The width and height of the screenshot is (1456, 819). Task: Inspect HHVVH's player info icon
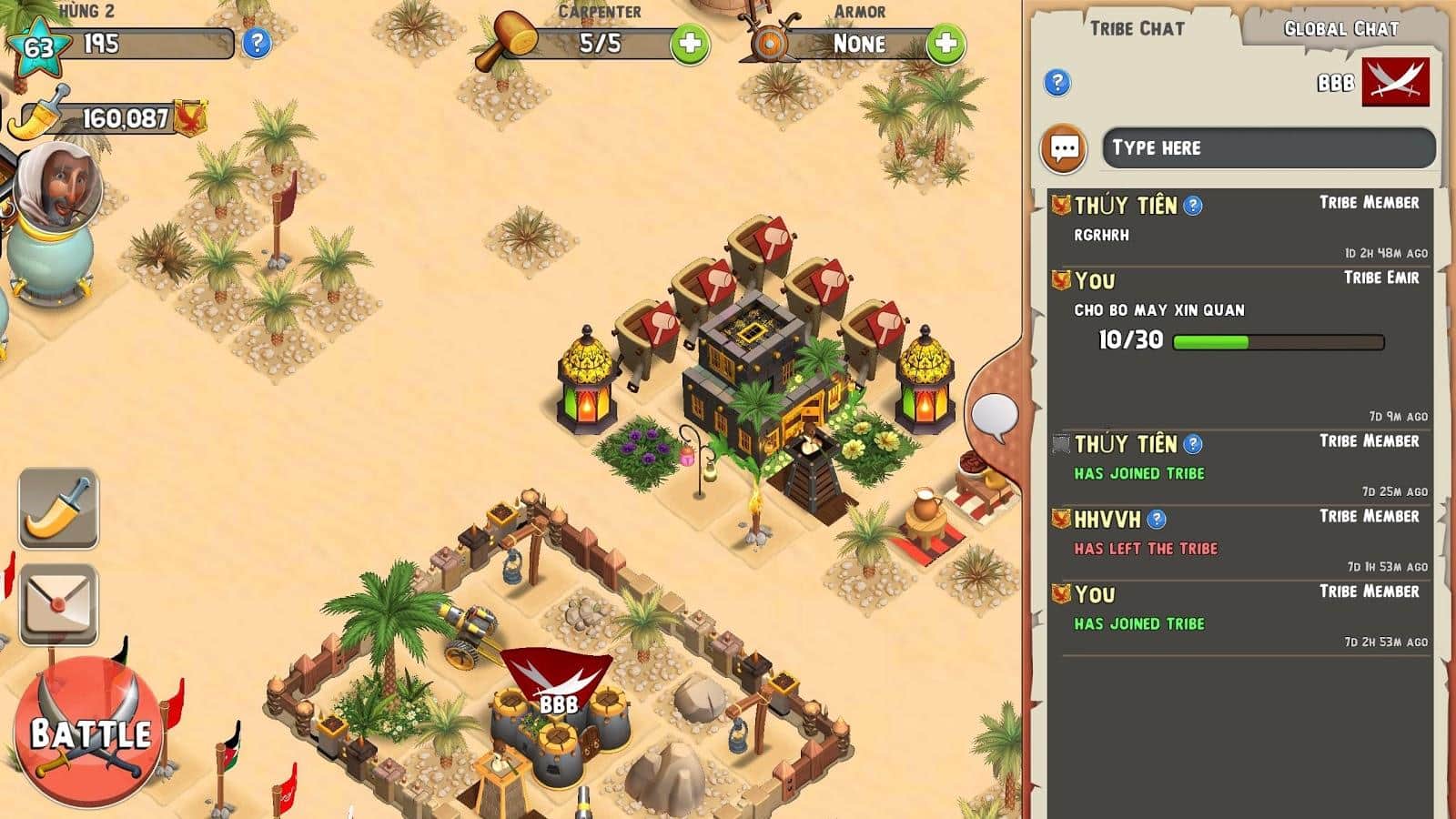coord(1157,520)
